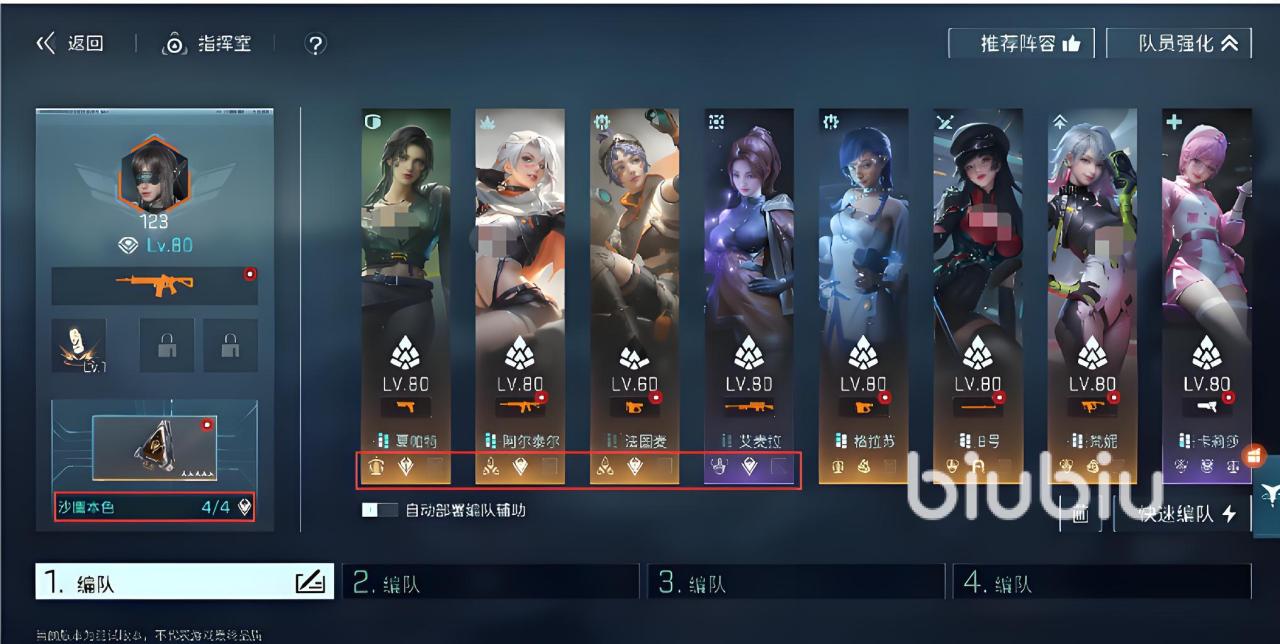Toggle 自动部署编队辅助 auto-deploy switch

380,510
